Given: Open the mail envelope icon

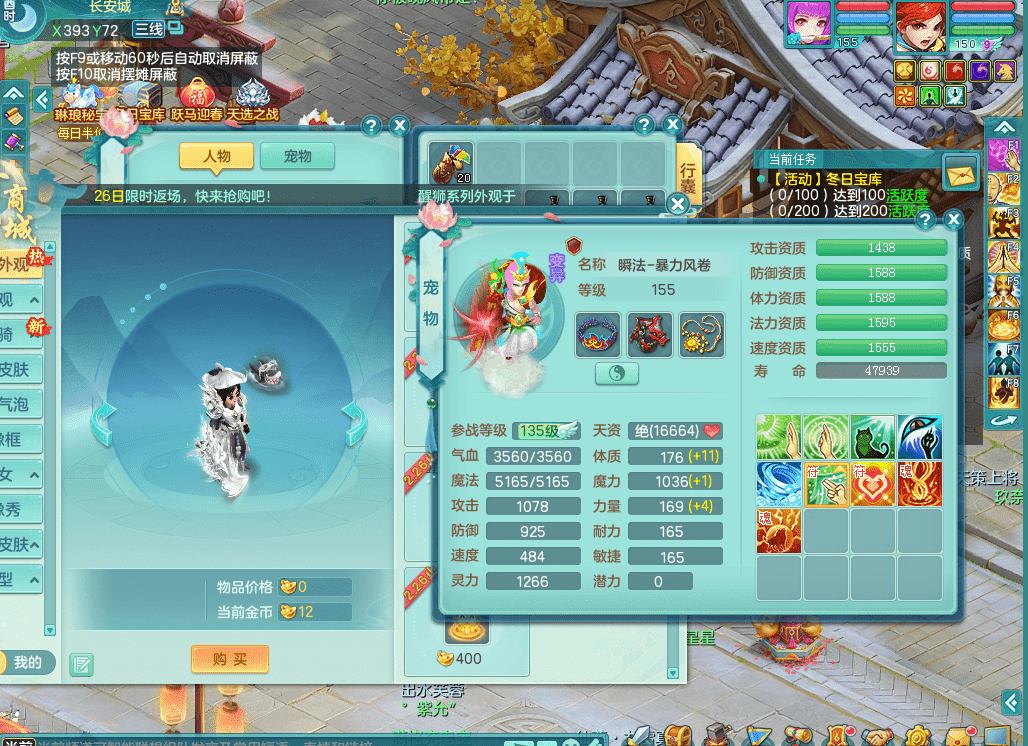Looking at the screenshot, I should pyautogui.click(x=962, y=172).
